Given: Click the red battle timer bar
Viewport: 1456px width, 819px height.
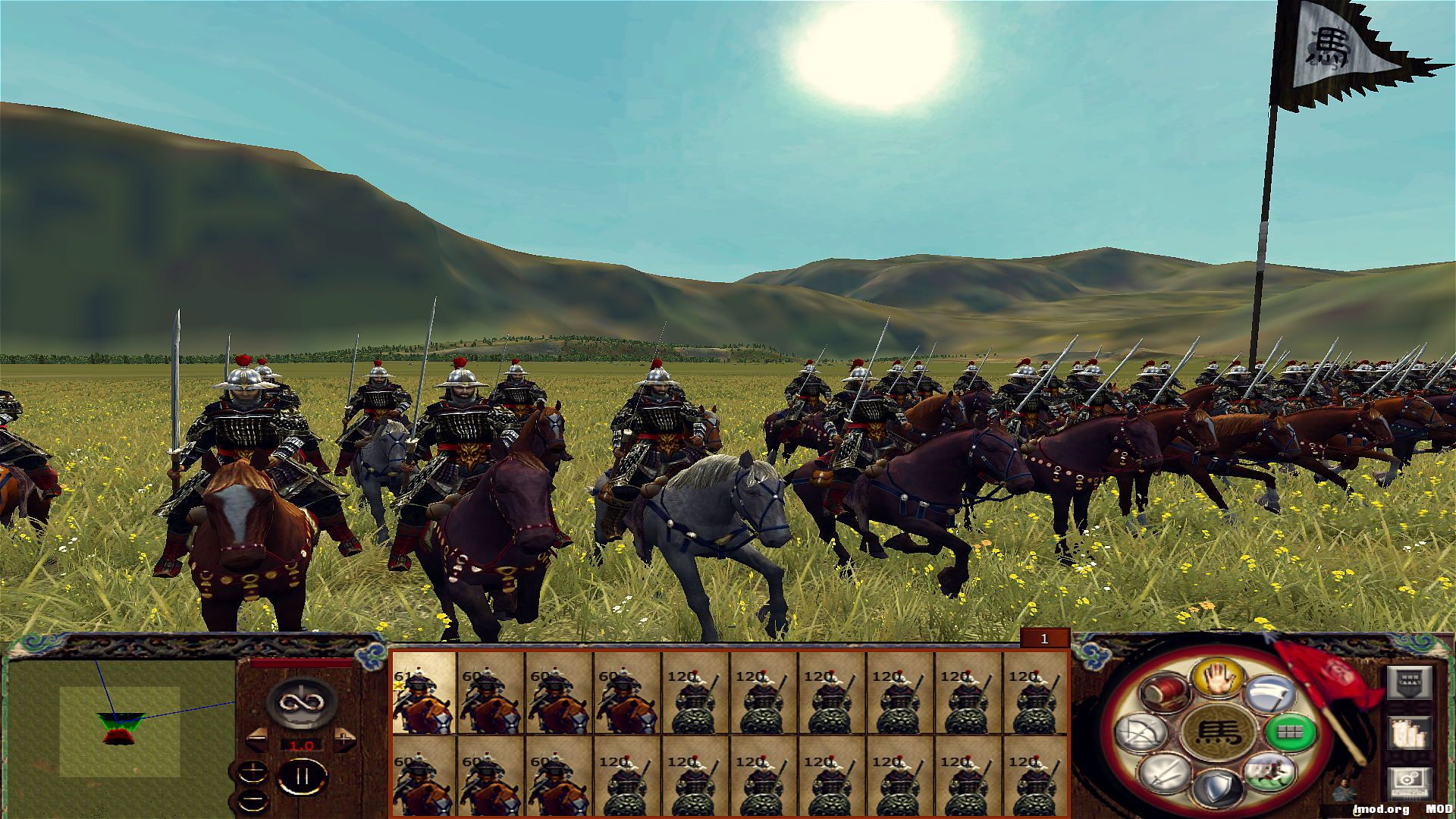Looking at the screenshot, I should [x=300, y=664].
